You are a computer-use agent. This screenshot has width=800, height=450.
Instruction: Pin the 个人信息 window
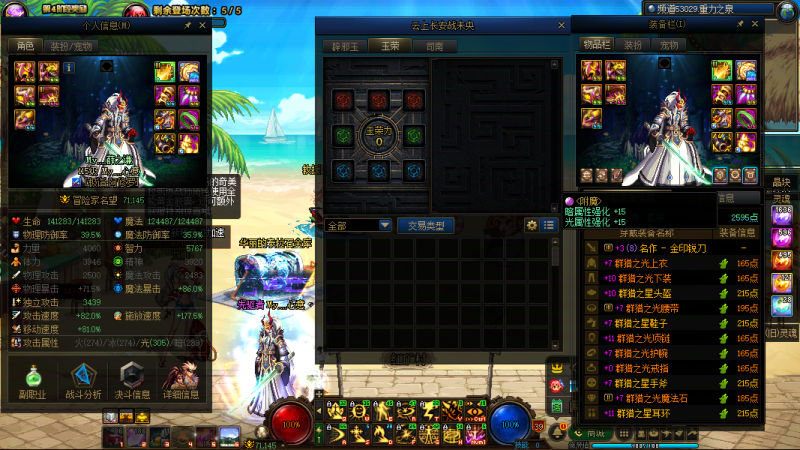point(187,26)
